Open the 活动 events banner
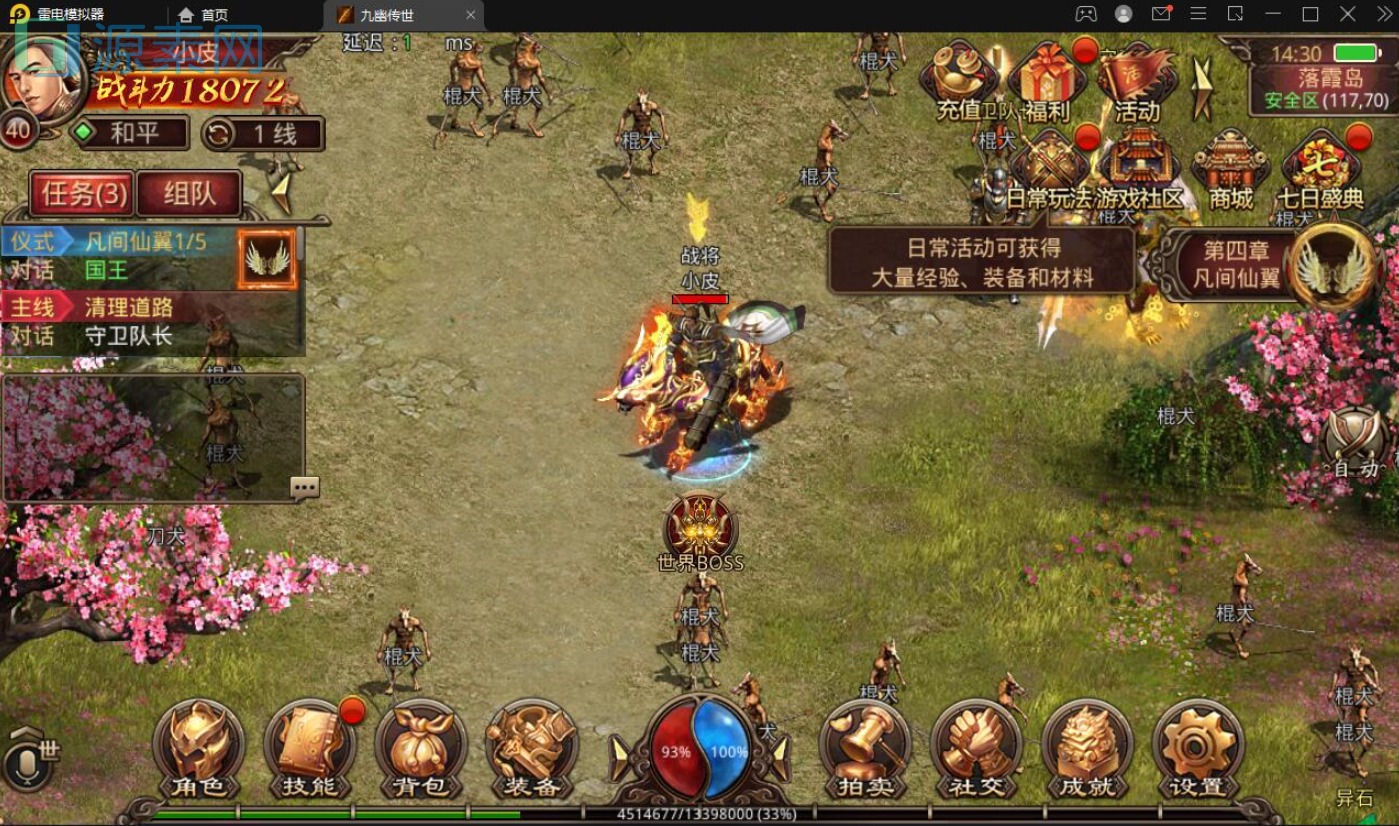 (x=1136, y=82)
